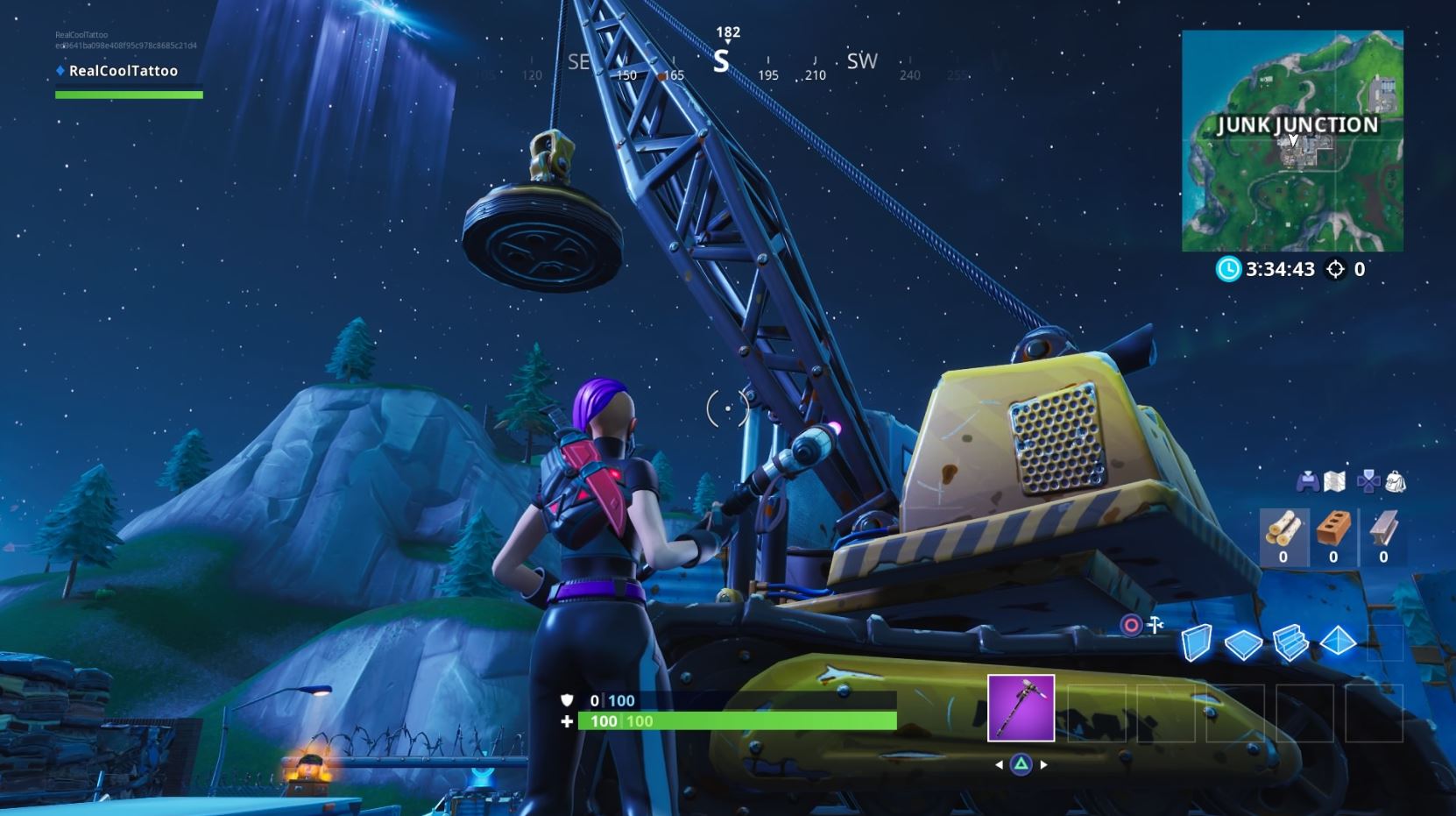The height and width of the screenshot is (816, 1456).
Task: Click the match timer display
Action: click(1279, 270)
